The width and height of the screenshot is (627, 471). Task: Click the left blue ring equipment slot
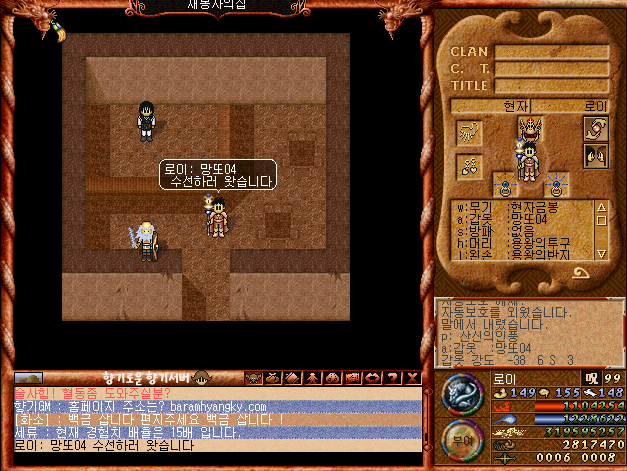(506, 185)
